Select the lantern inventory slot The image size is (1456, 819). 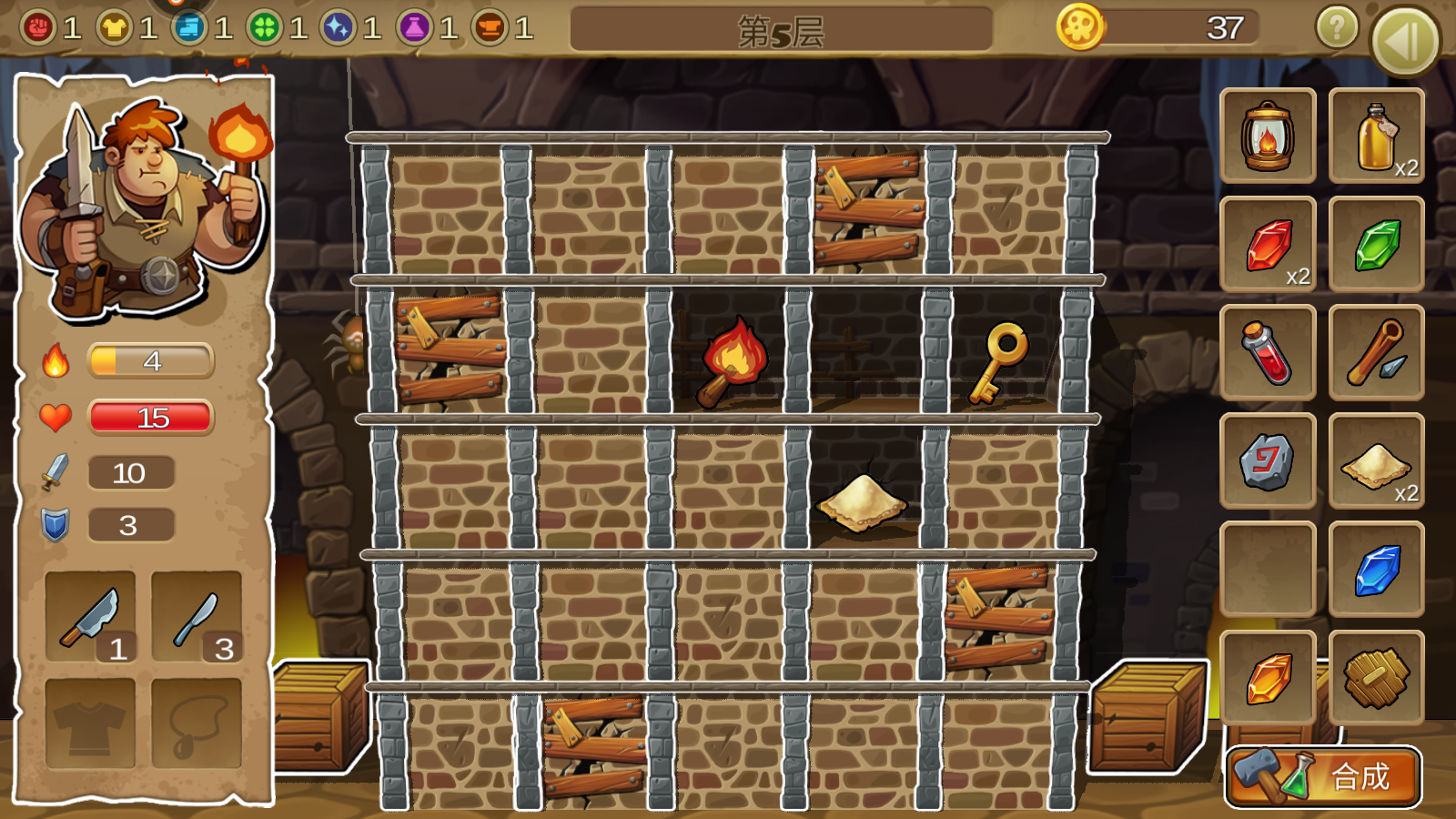(x=1268, y=136)
